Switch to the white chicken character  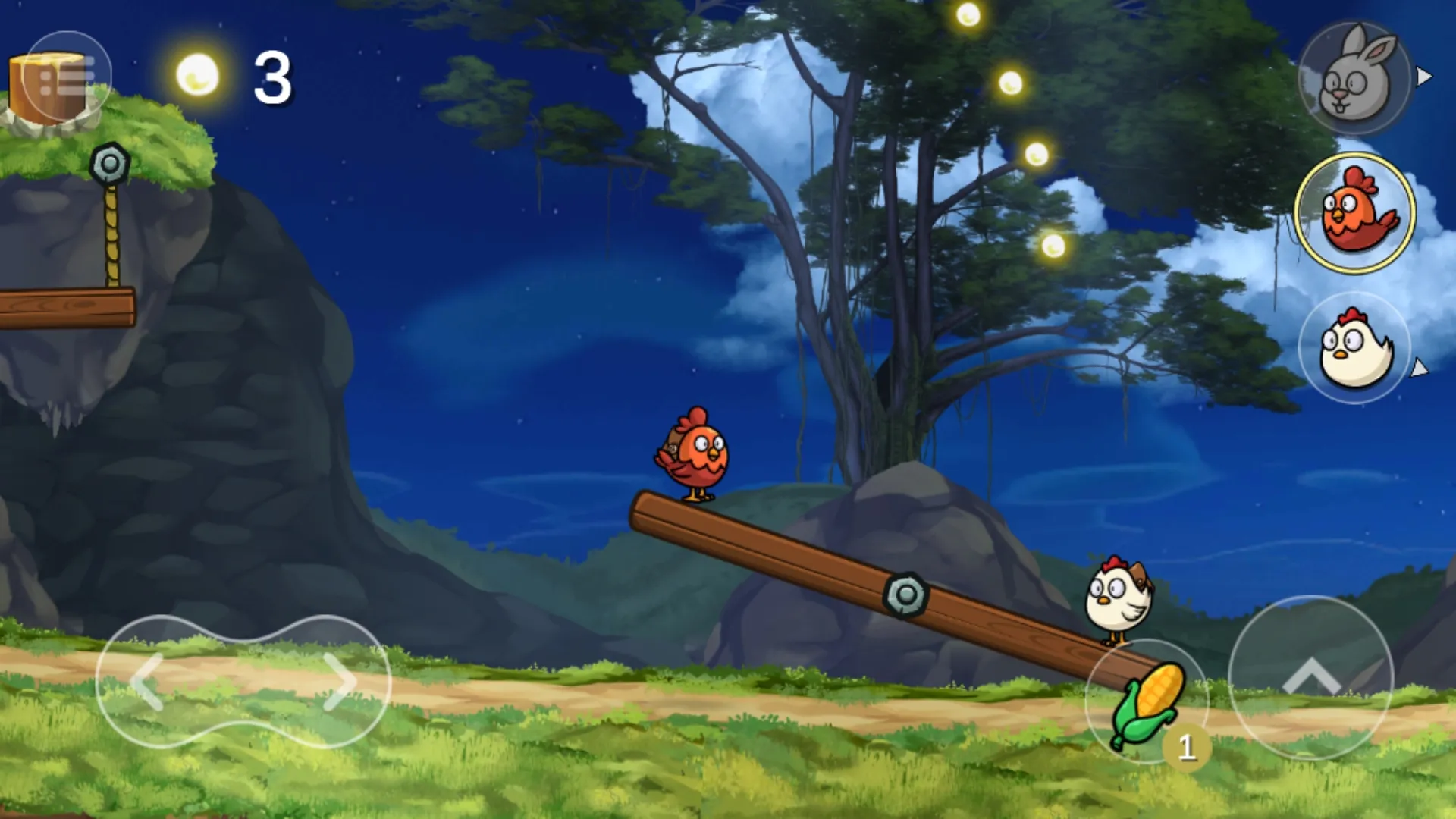[x=1355, y=348]
